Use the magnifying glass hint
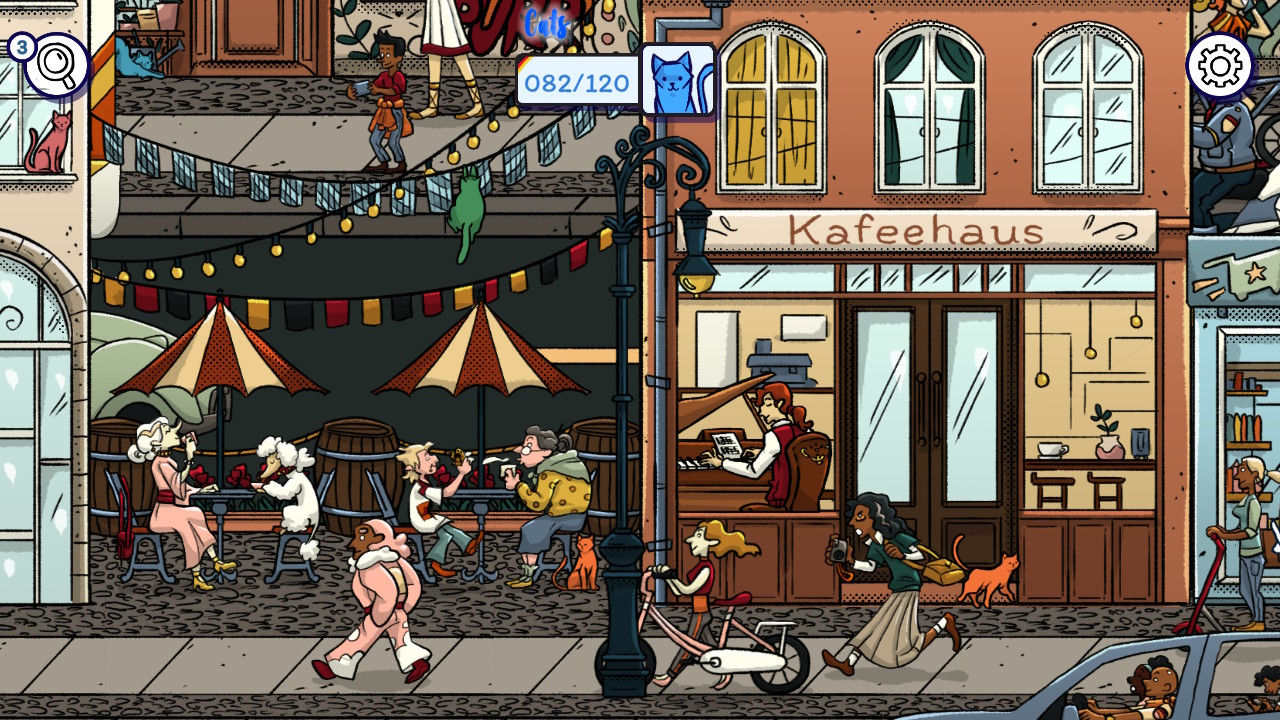 click(55, 62)
